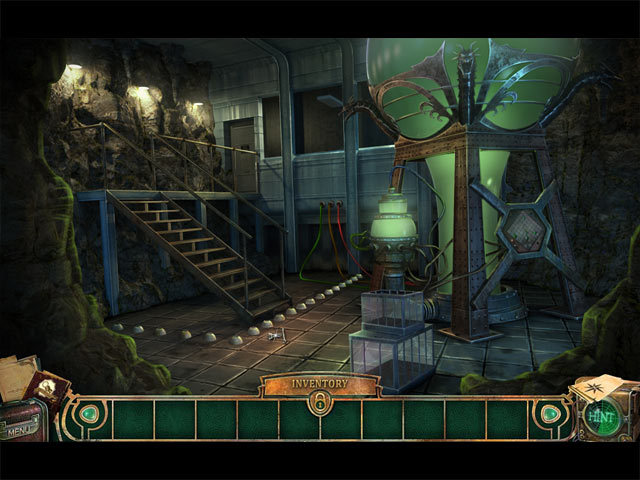The width and height of the screenshot is (640, 480).
Task: Open the game Menu
Action: (x=18, y=431)
